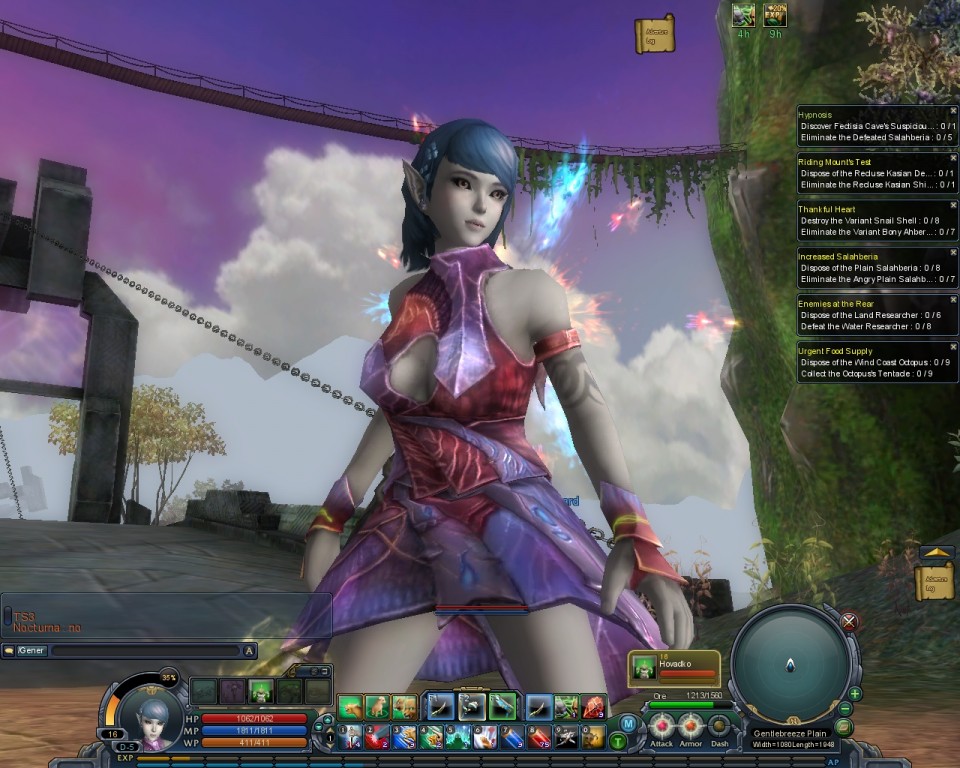
Task: Select the Riding Mount's Test quest
Action: click(x=835, y=162)
